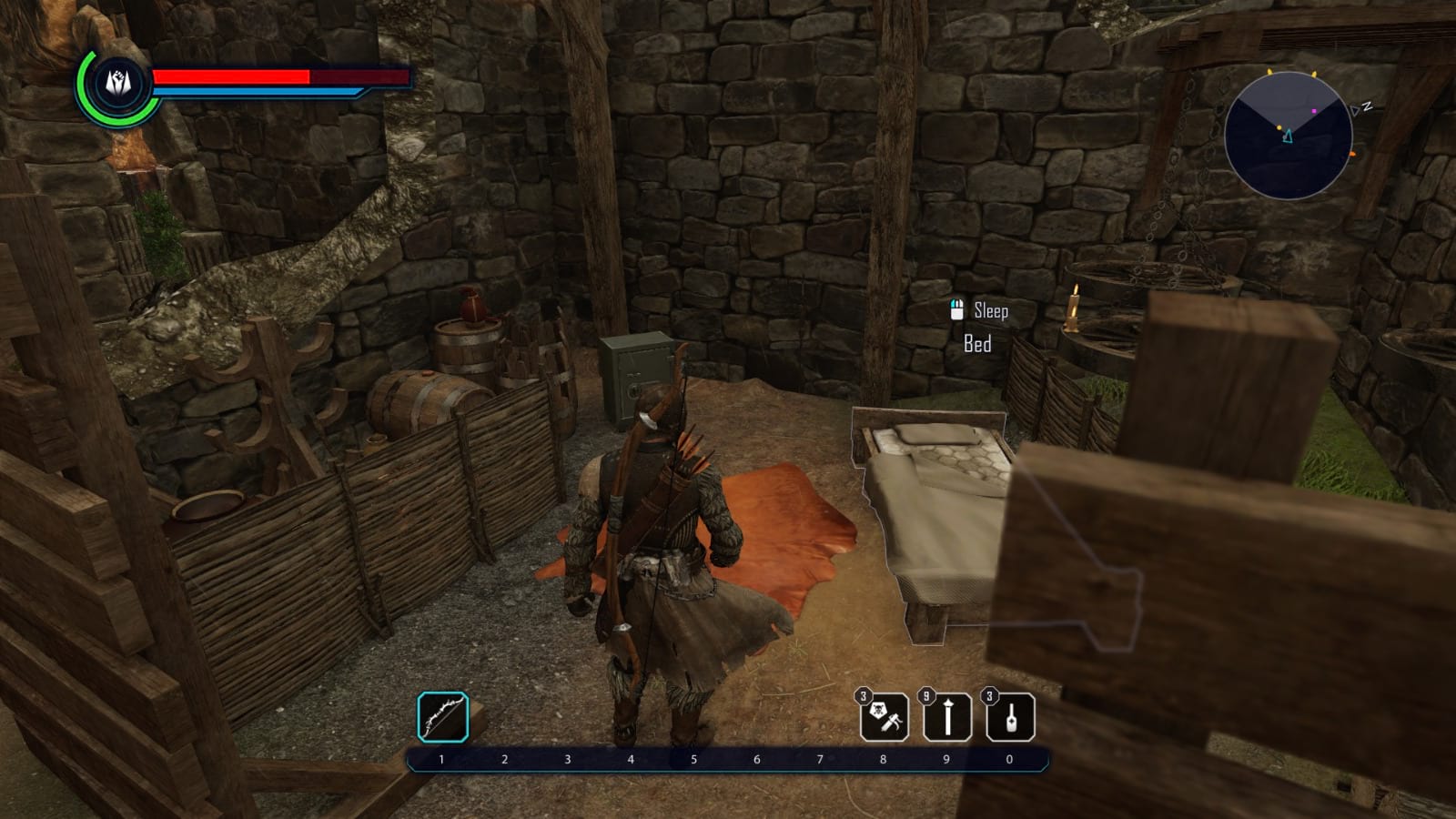The width and height of the screenshot is (1456, 819).
Task: Click the Bed interaction label
Action: pyautogui.click(x=979, y=344)
